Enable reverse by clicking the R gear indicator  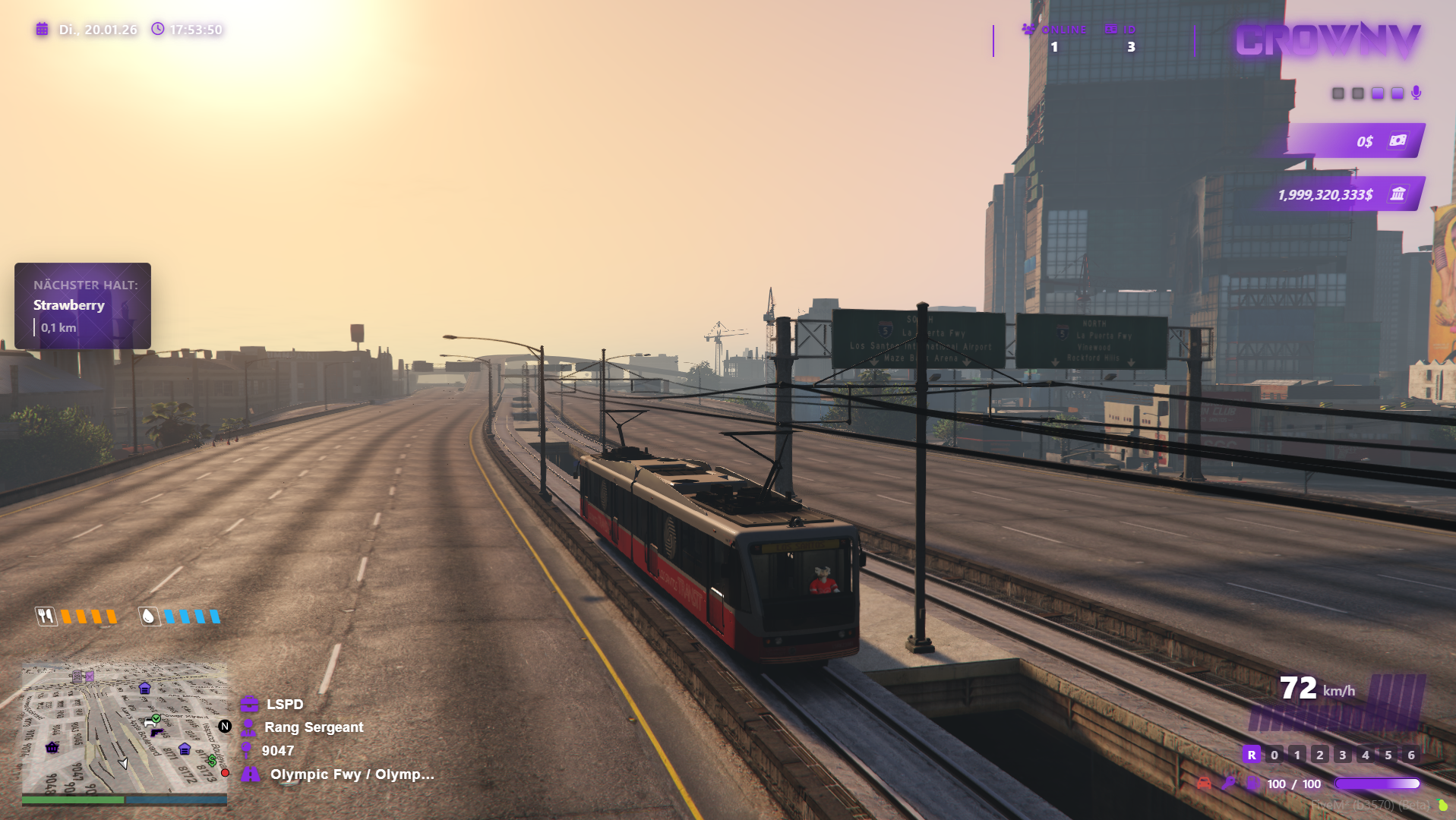[x=1252, y=755]
